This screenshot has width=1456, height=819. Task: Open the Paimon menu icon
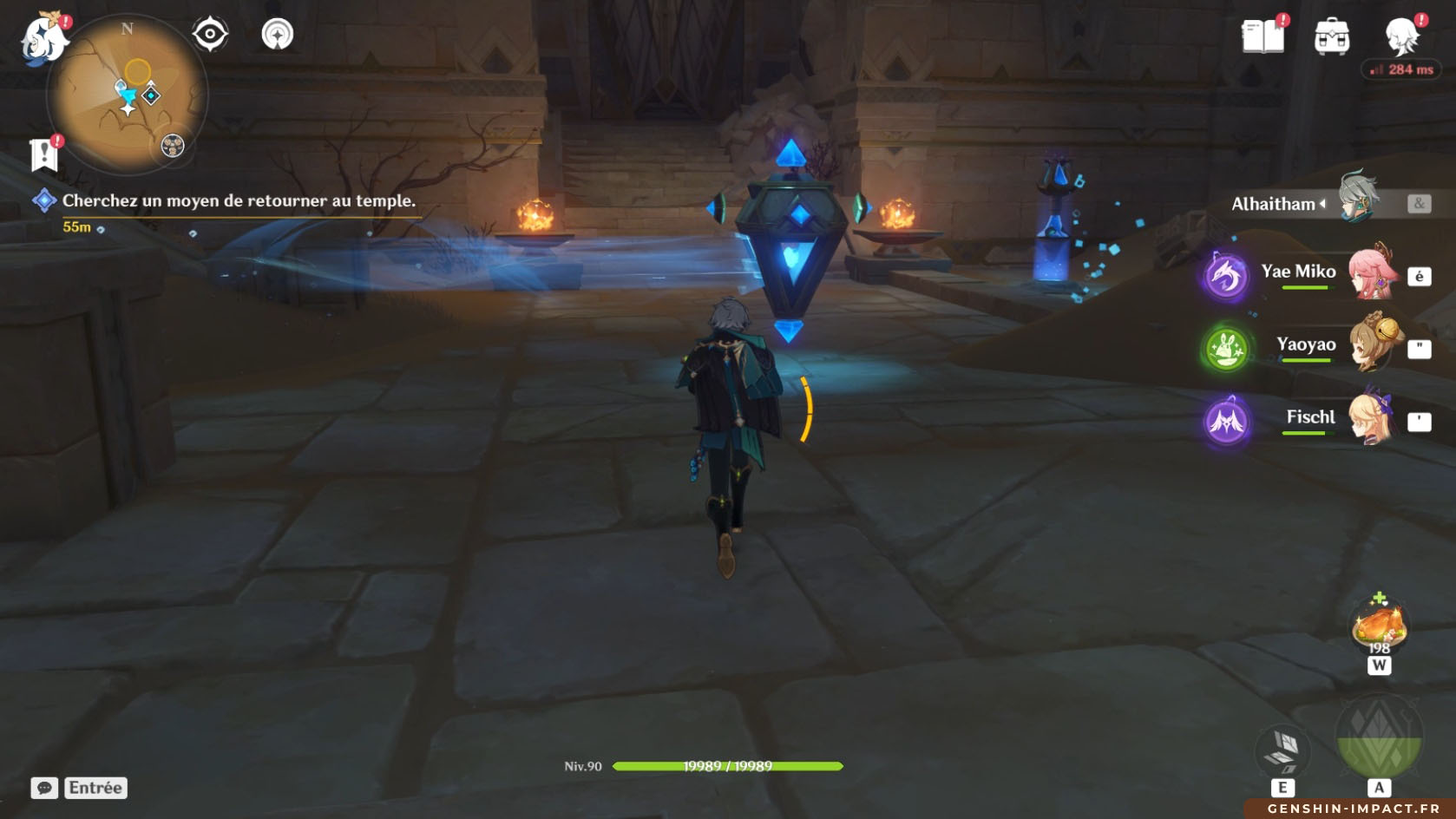[43, 39]
